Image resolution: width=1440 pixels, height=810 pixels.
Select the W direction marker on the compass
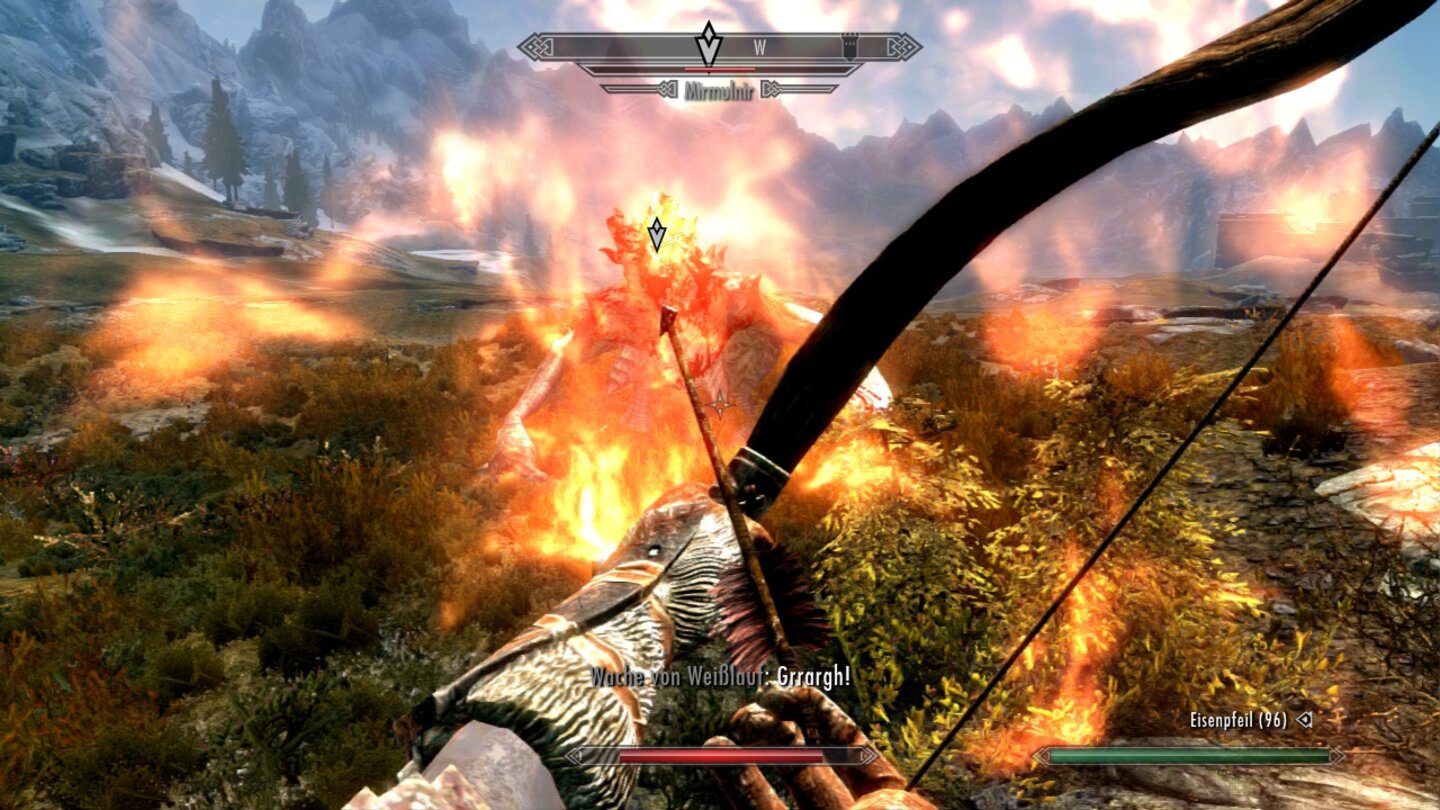[760, 46]
